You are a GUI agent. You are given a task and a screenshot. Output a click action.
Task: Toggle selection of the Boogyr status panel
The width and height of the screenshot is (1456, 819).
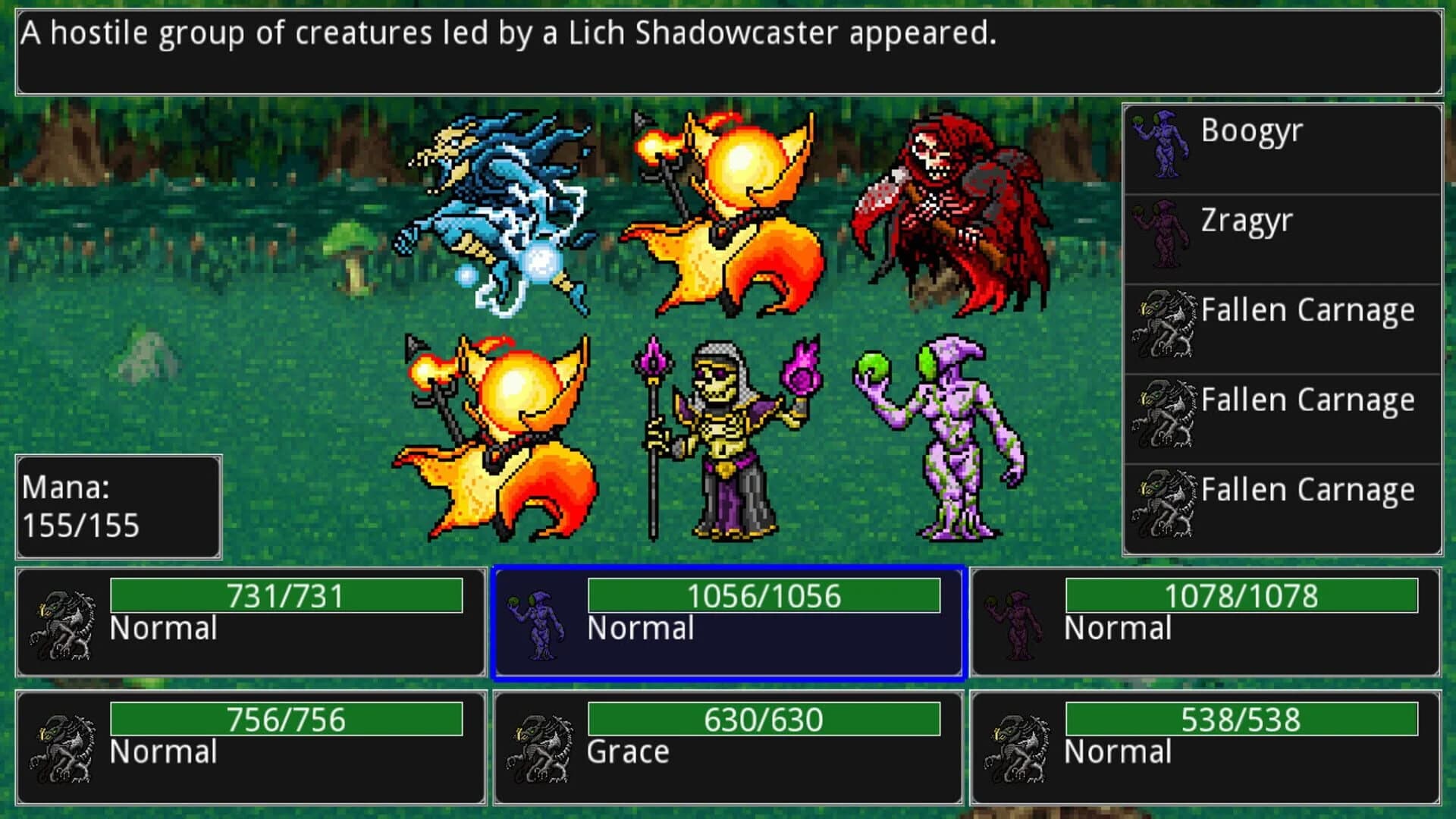click(728, 622)
